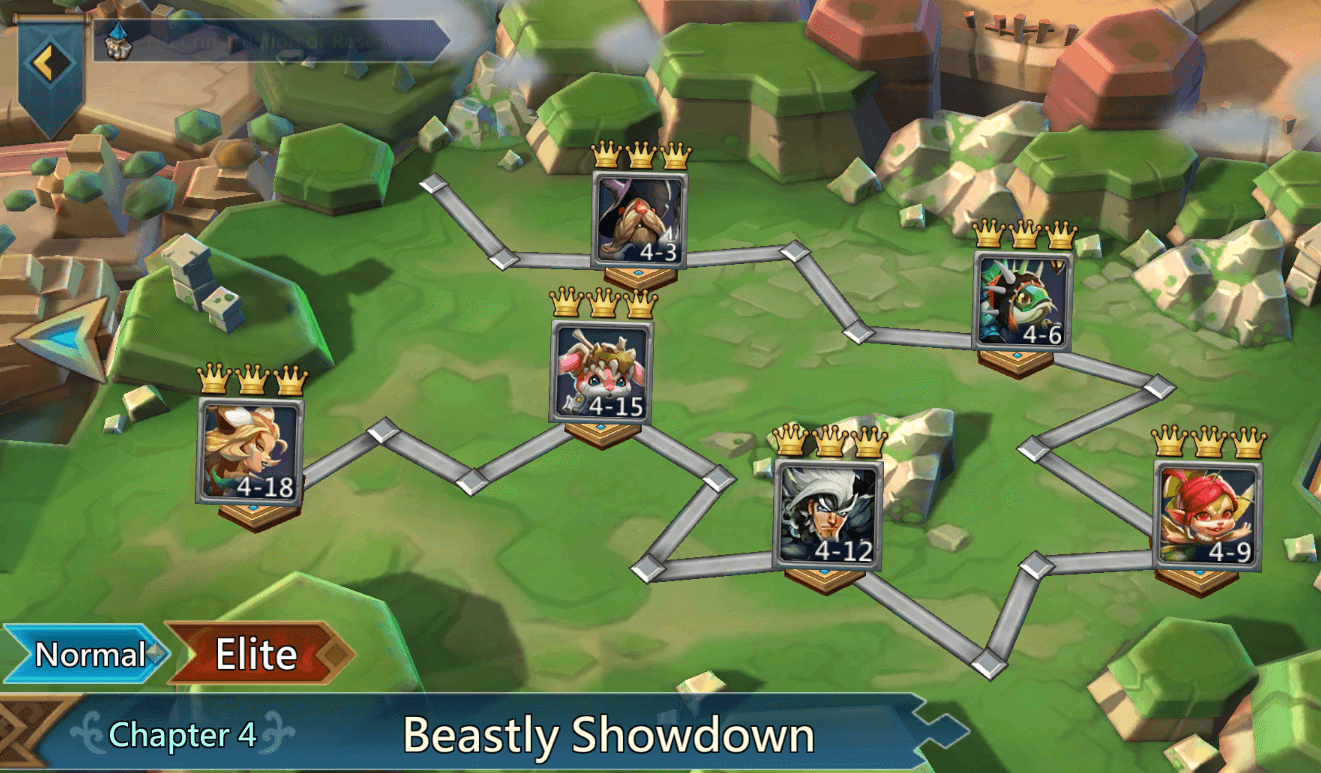1321x773 pixels.
Task: Switch to the Normal difficulty tab
Action: (88, 655)
